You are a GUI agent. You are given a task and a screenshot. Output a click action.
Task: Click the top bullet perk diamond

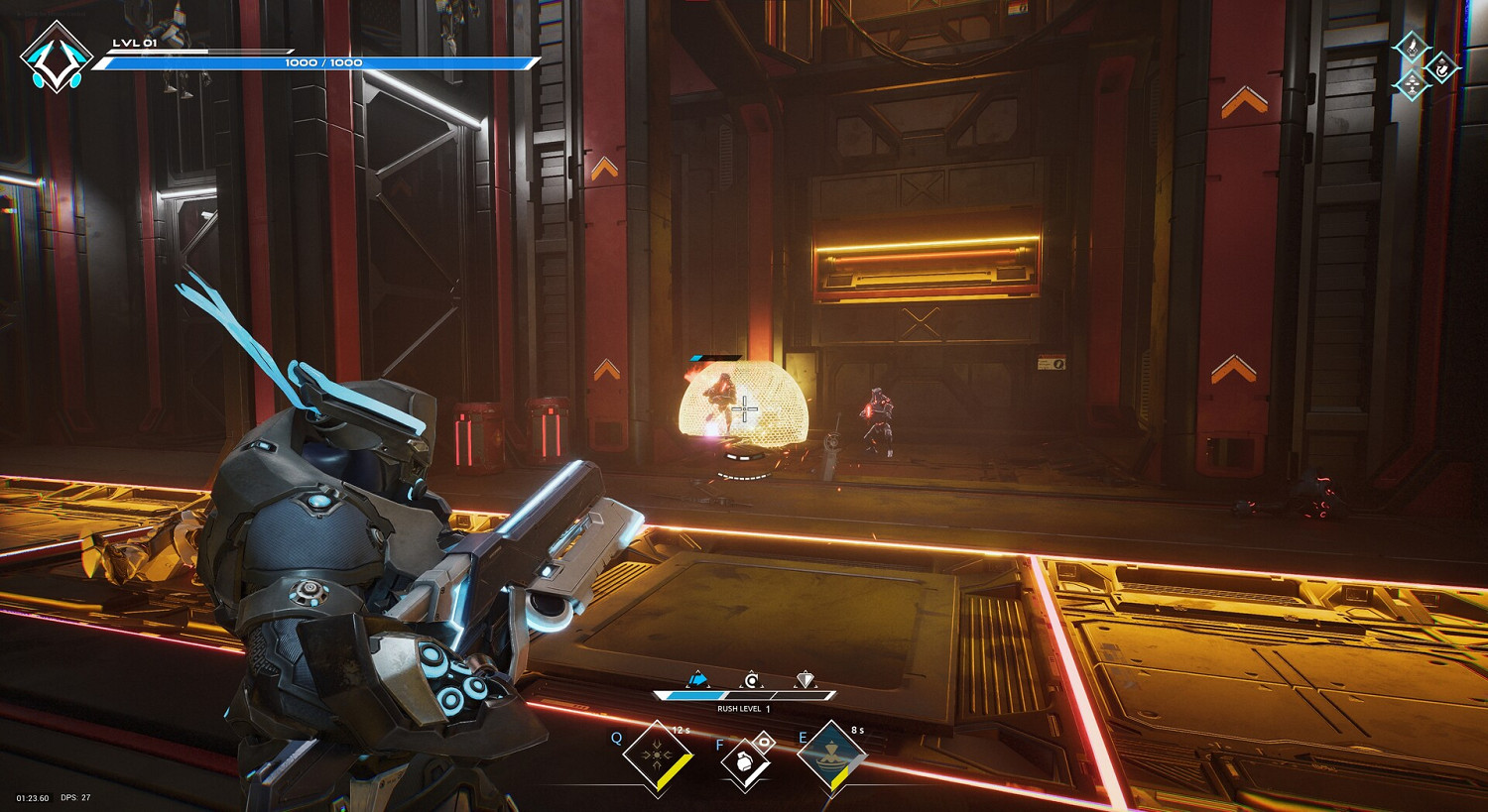1412,47
